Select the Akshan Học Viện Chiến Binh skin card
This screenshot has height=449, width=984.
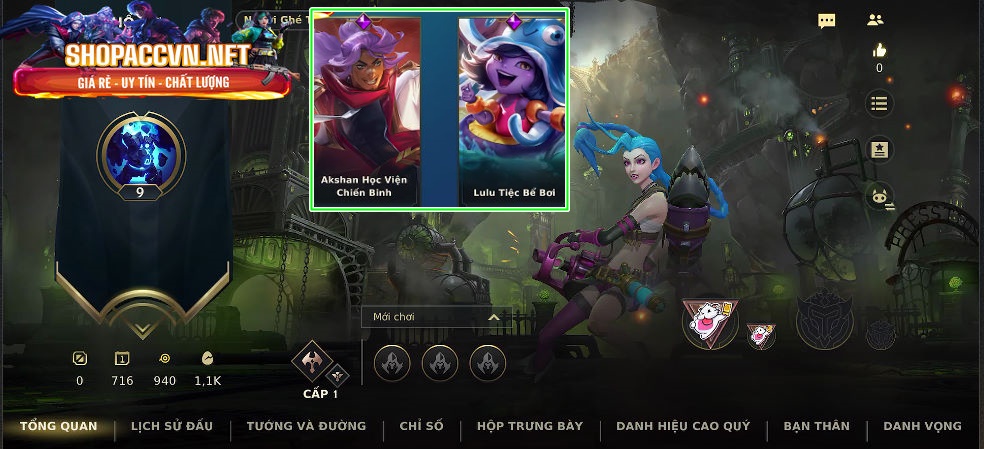click(x=364, y=108)
